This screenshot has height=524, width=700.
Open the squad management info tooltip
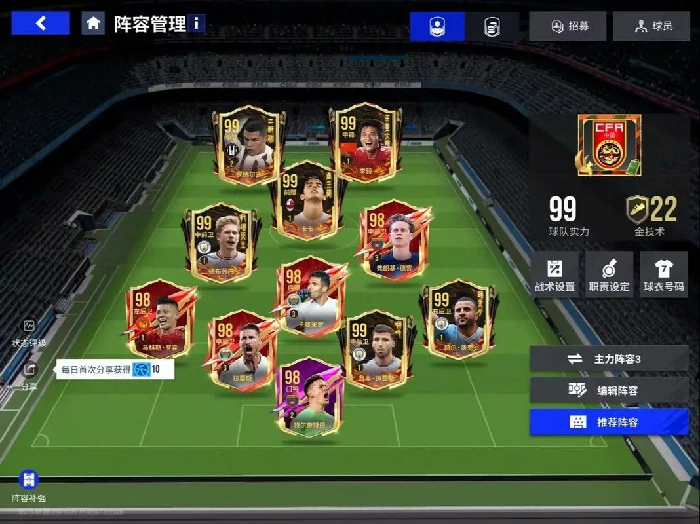[x=197, y=23]
